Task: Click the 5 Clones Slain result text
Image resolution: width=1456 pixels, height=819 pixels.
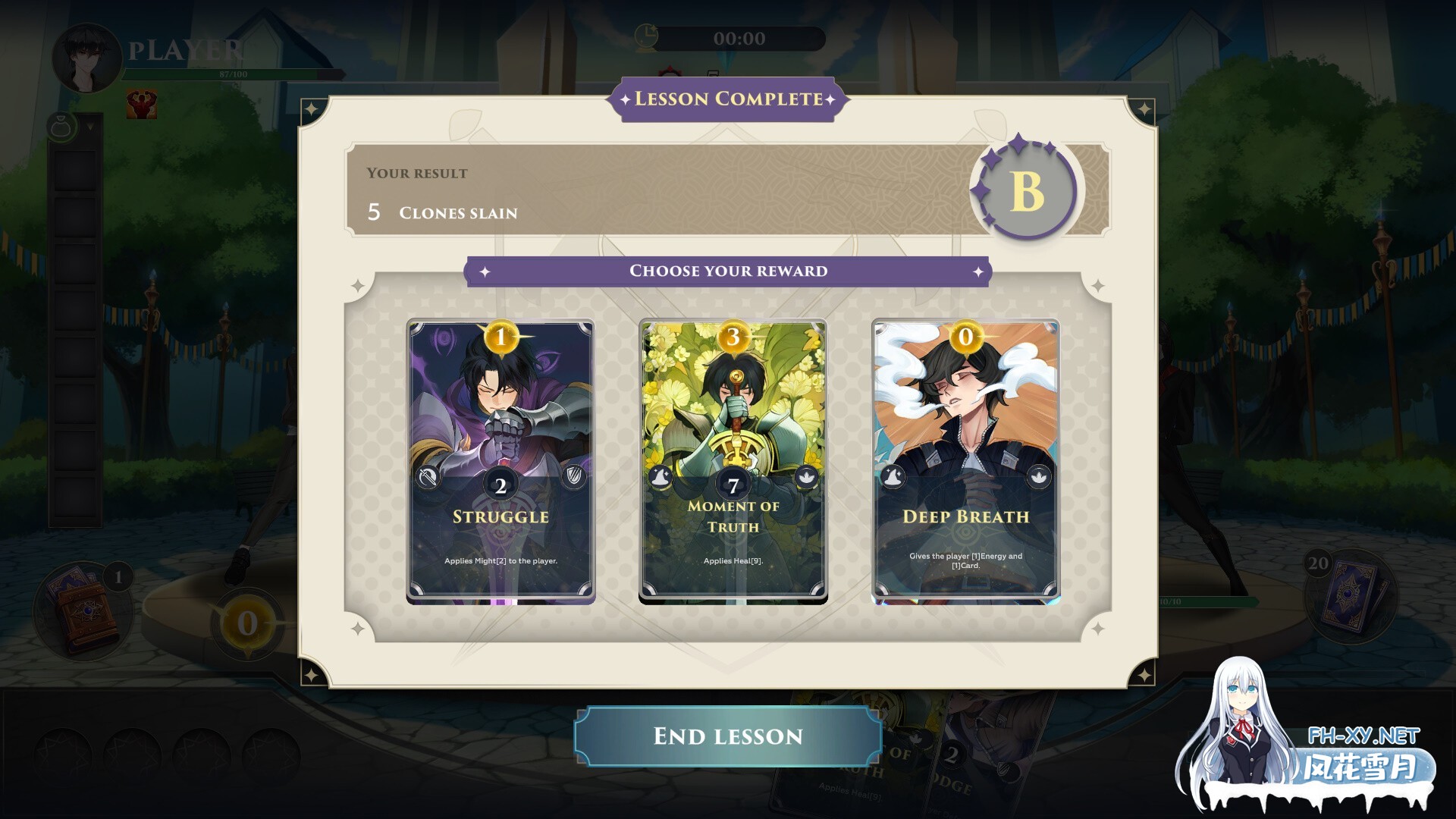Action: click(442, 212)
